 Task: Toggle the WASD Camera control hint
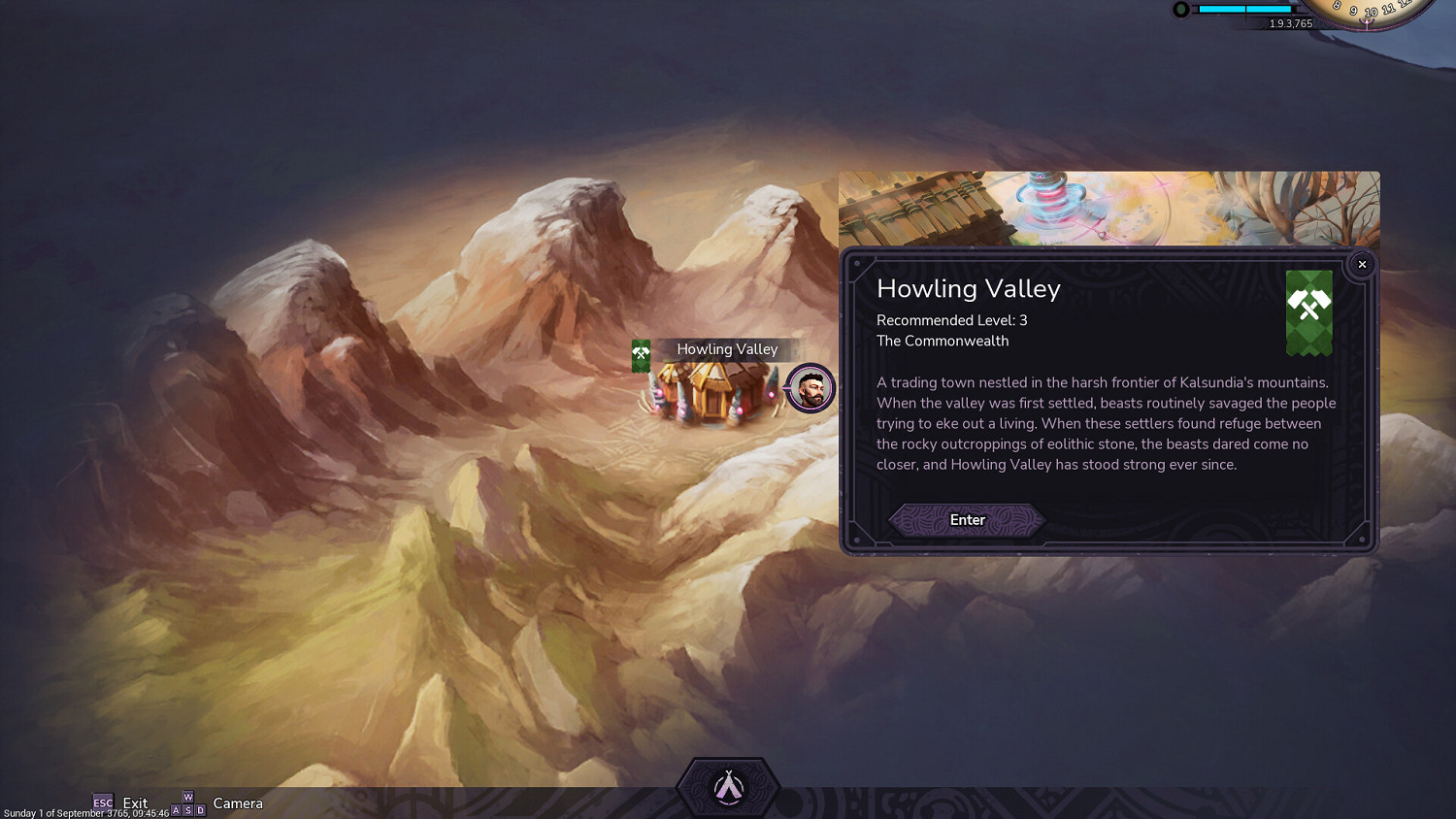click(x=187, y=803)
